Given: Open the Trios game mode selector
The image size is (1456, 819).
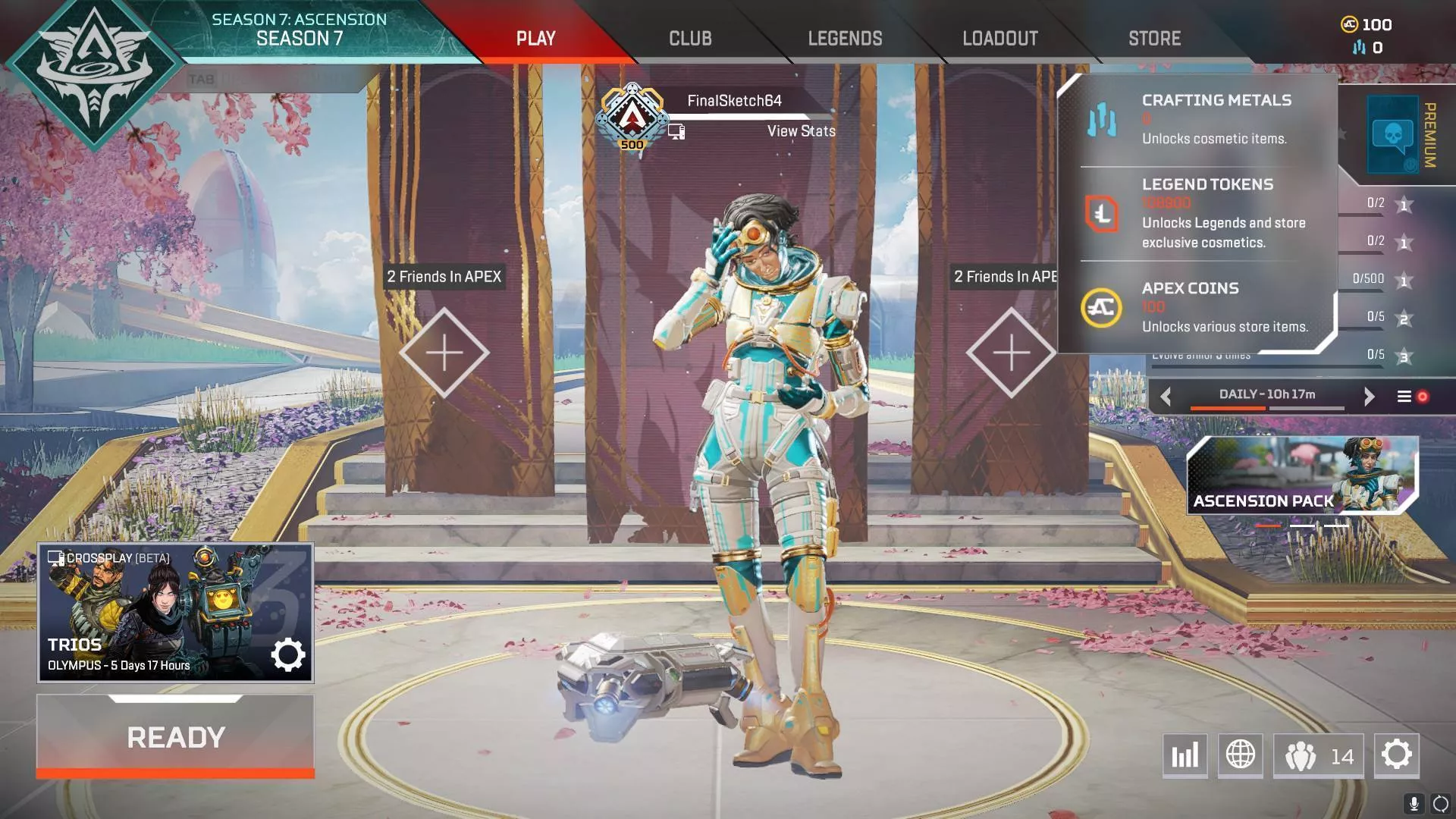Looking at the screenshot, I should [175, 613].
